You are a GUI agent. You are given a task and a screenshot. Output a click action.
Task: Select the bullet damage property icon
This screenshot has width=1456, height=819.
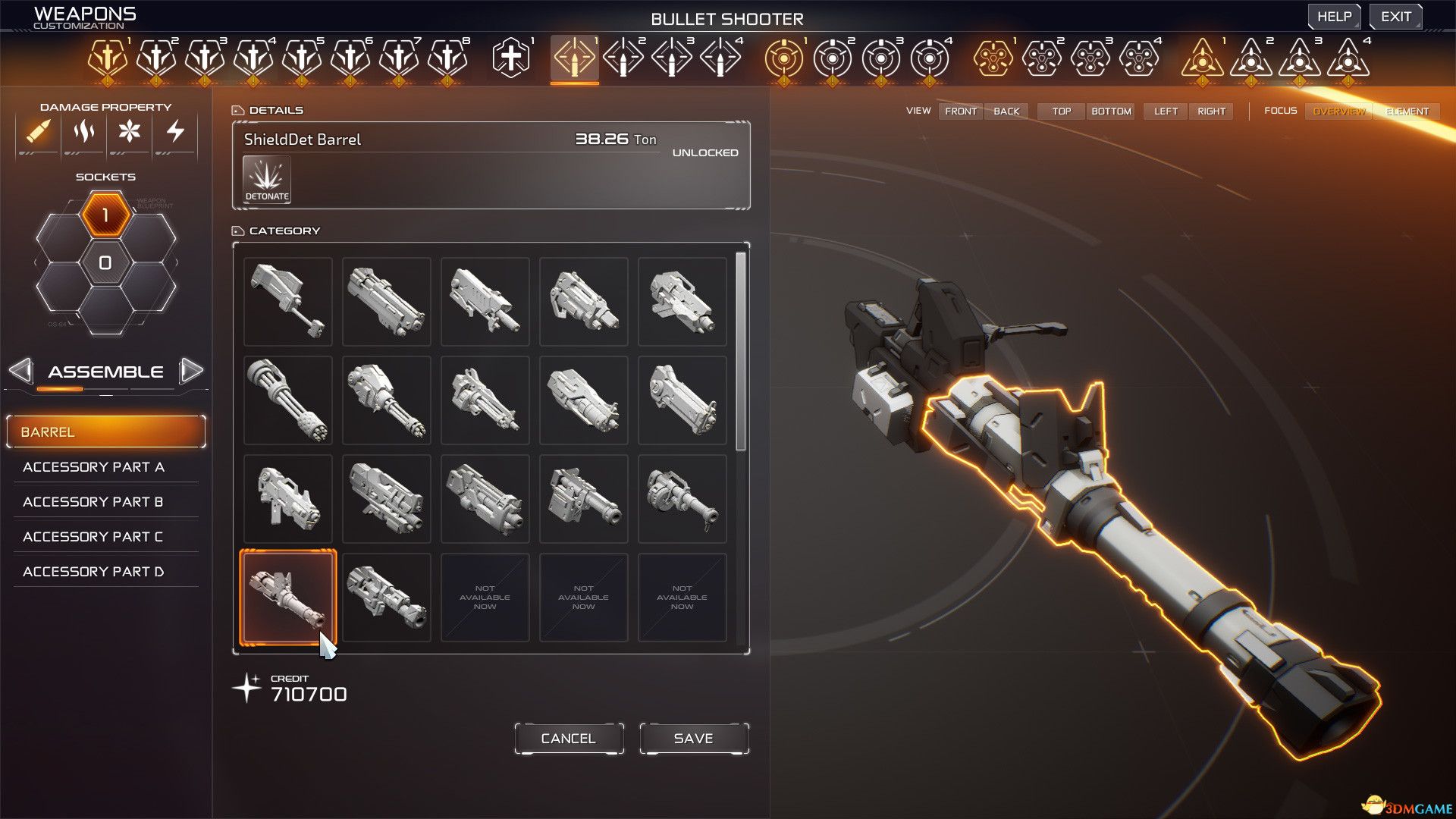36,132
